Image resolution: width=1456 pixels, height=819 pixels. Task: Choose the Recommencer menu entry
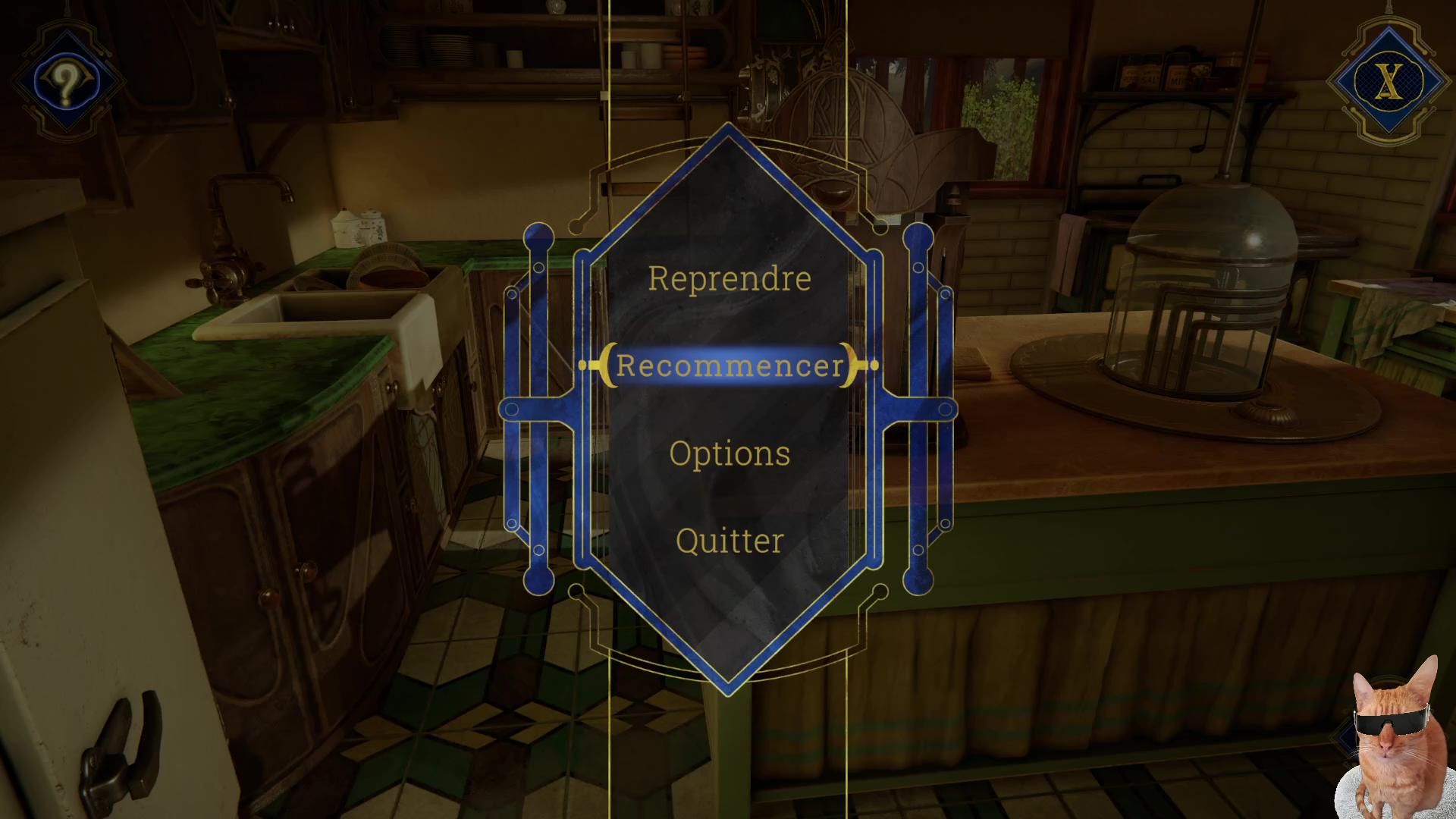729,366
